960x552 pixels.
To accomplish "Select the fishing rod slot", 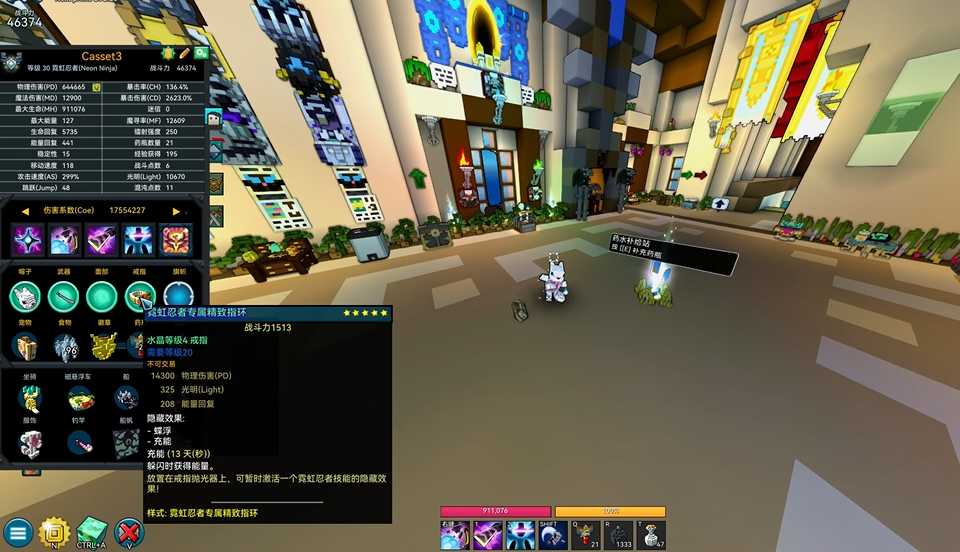I will click(78, 441).
